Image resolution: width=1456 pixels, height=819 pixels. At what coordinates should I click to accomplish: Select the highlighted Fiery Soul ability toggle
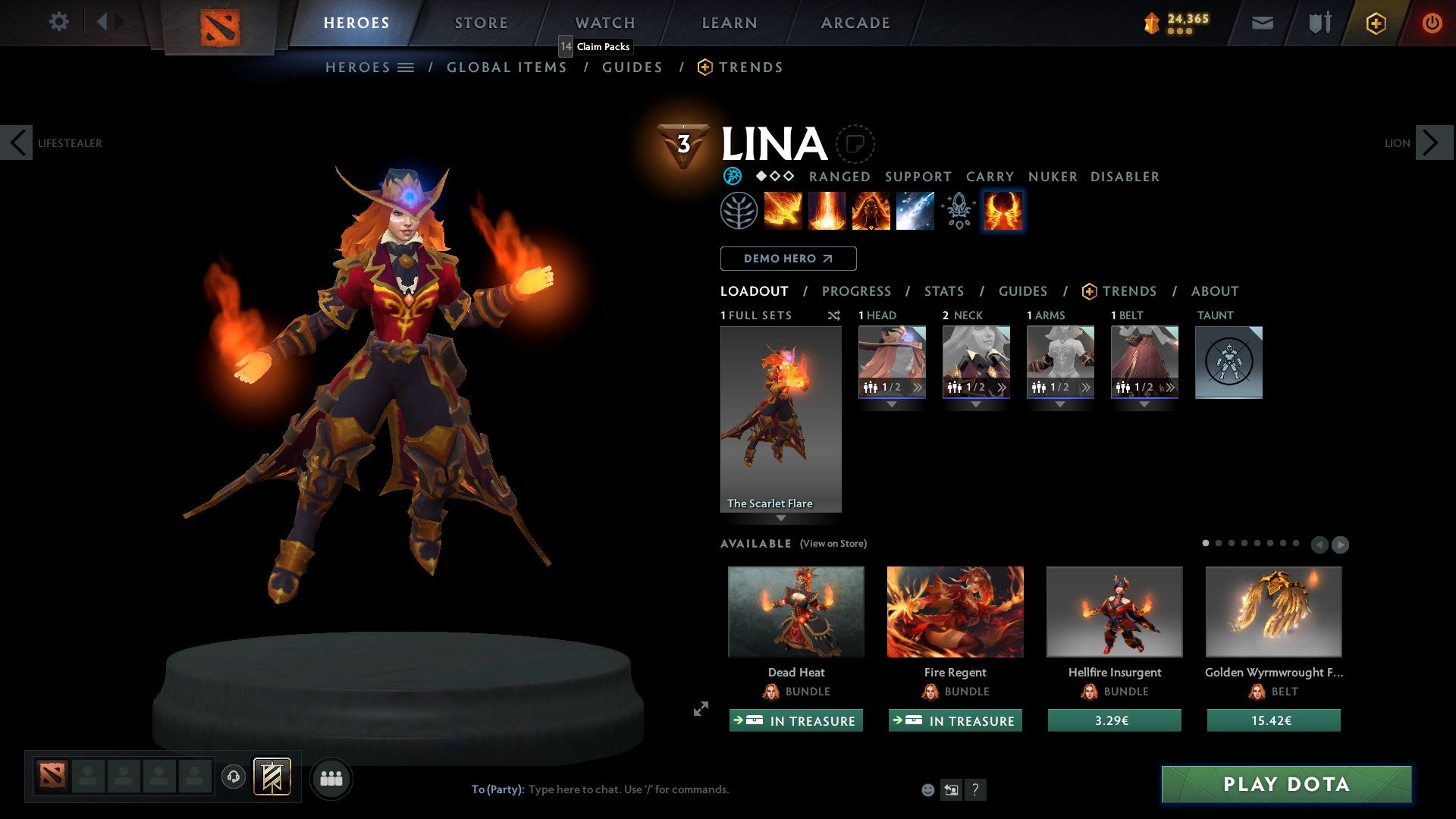(x=1003, y=211)
